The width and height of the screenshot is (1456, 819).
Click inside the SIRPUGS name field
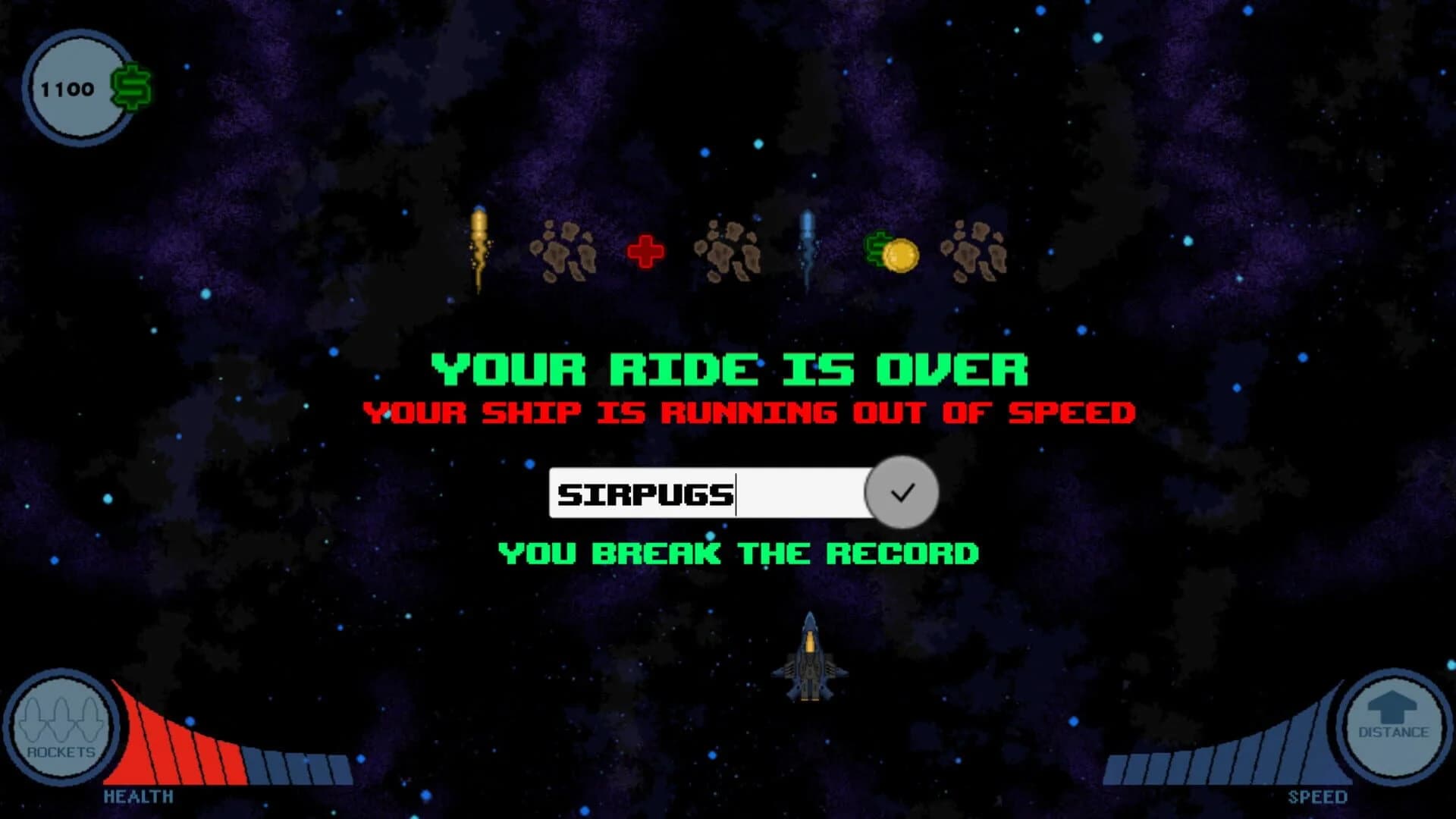click(x=705, y=493)
